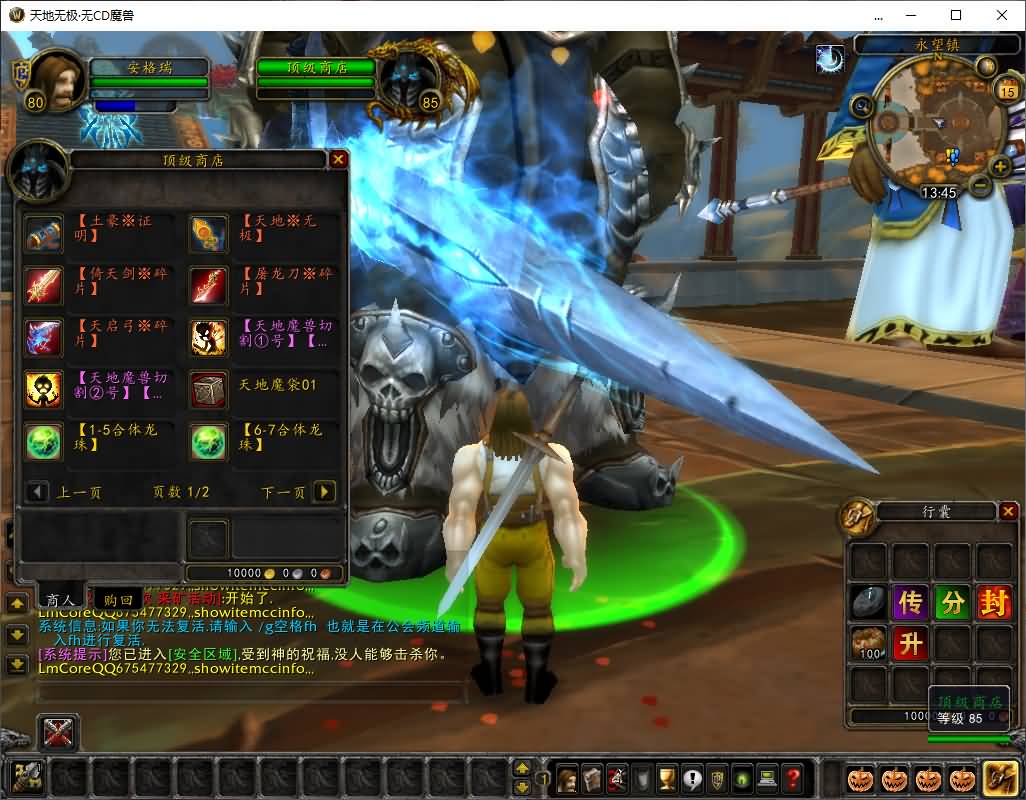The image size is (1026, 800).
Task: Zoom in on the minimap
Action: tap(999, 166)
